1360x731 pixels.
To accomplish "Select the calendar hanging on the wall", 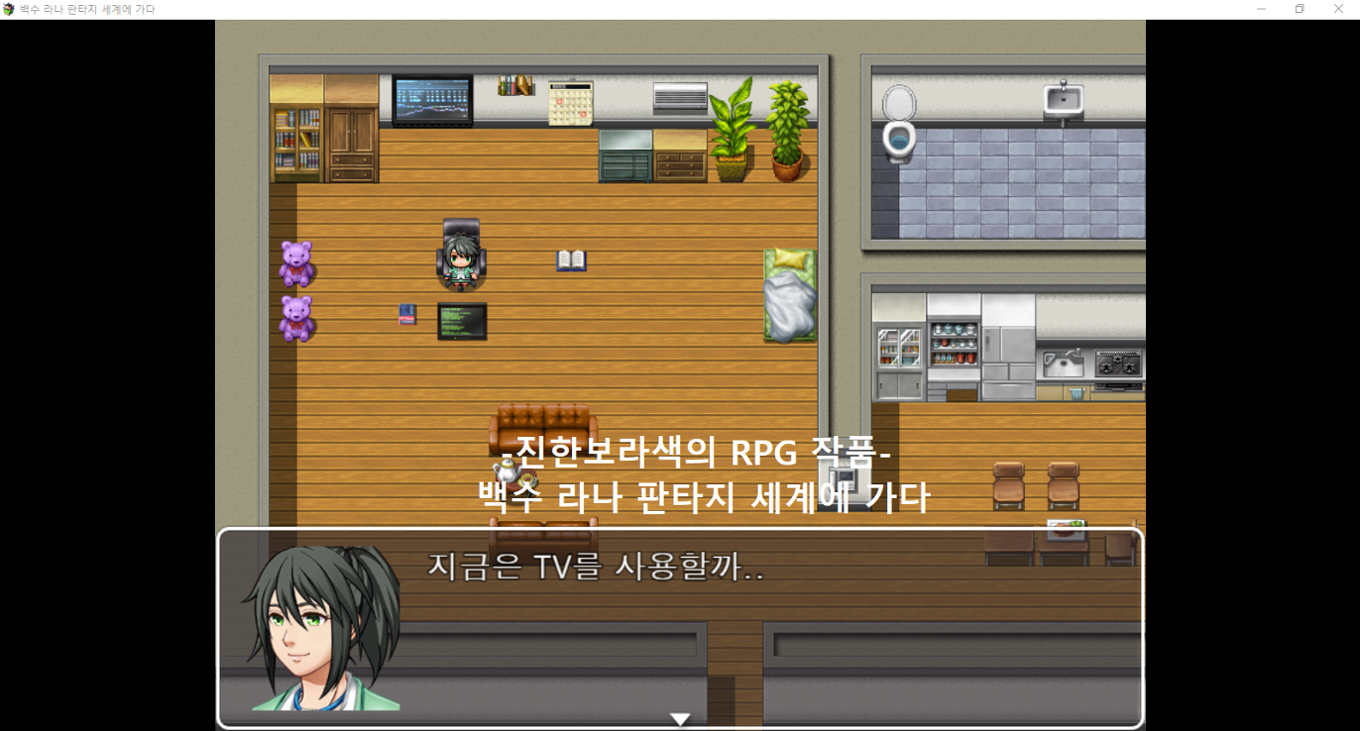I will 573,101.
